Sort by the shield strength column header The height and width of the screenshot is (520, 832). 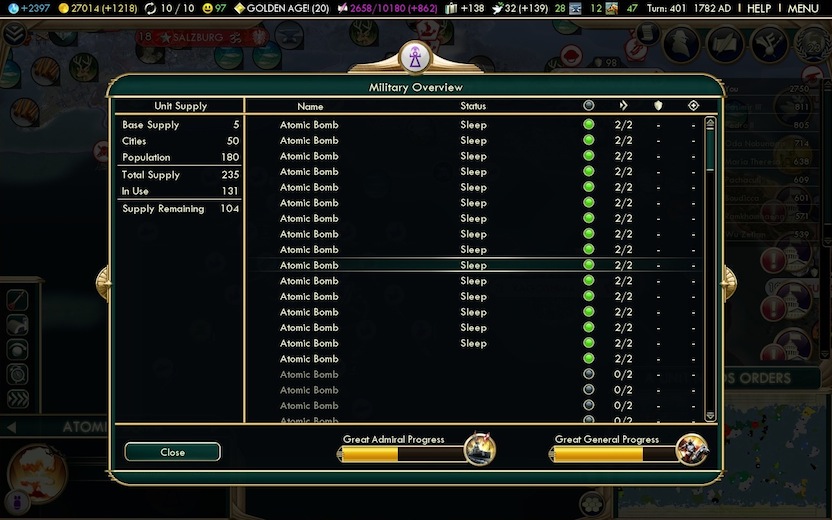tap(658, 105)
